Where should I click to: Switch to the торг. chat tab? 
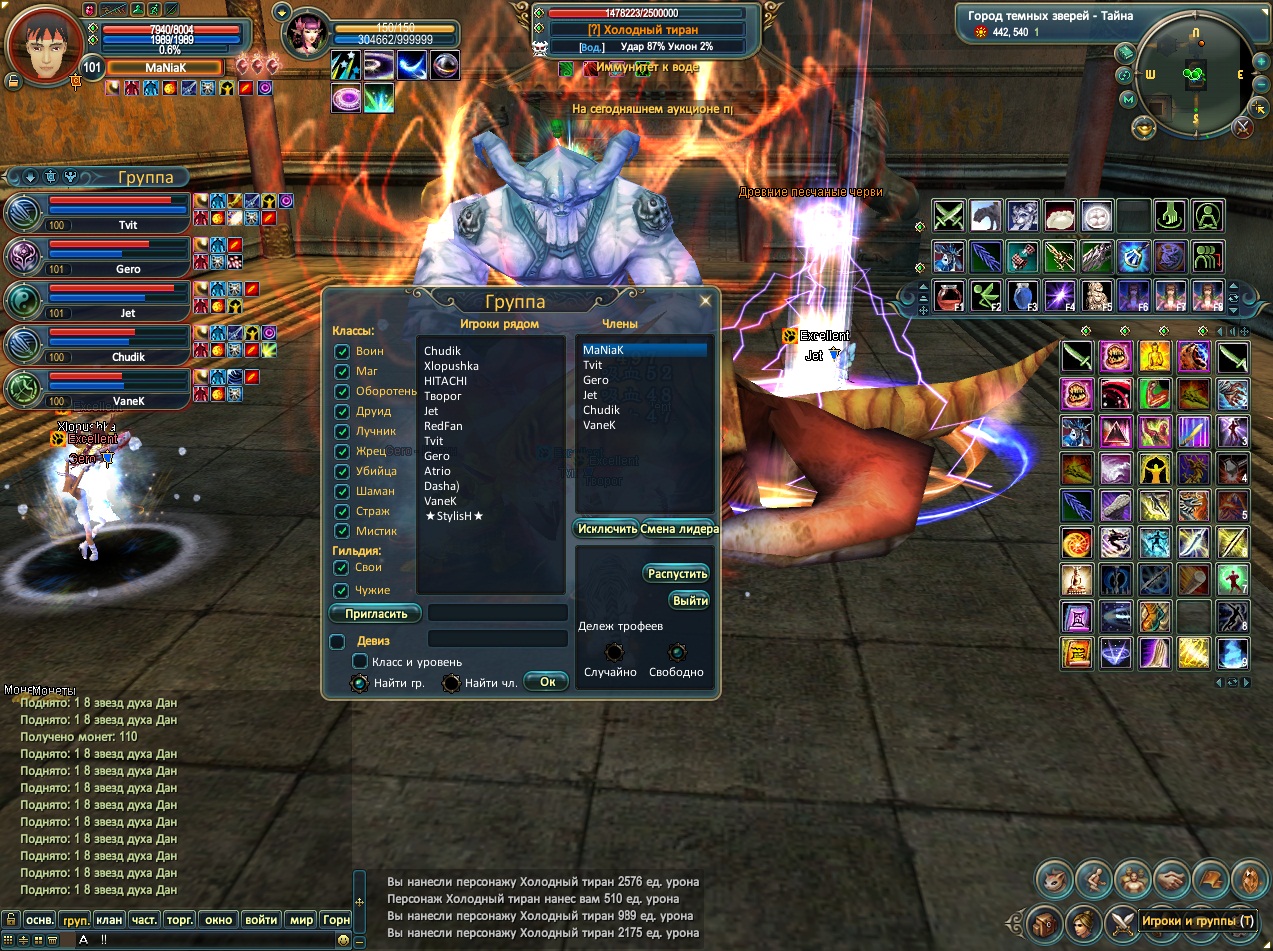179,919
